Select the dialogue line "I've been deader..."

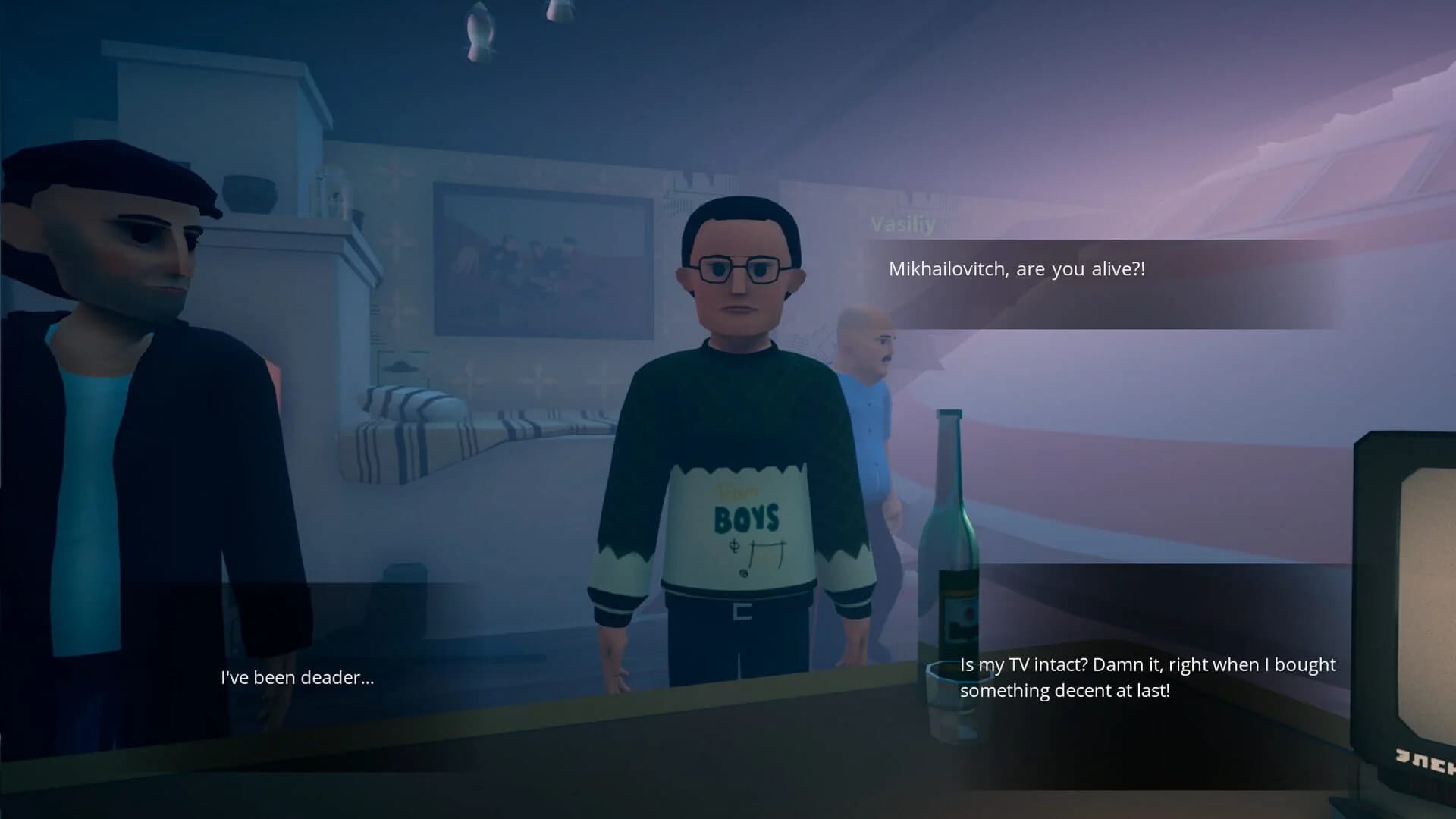(x=297, y=677)
